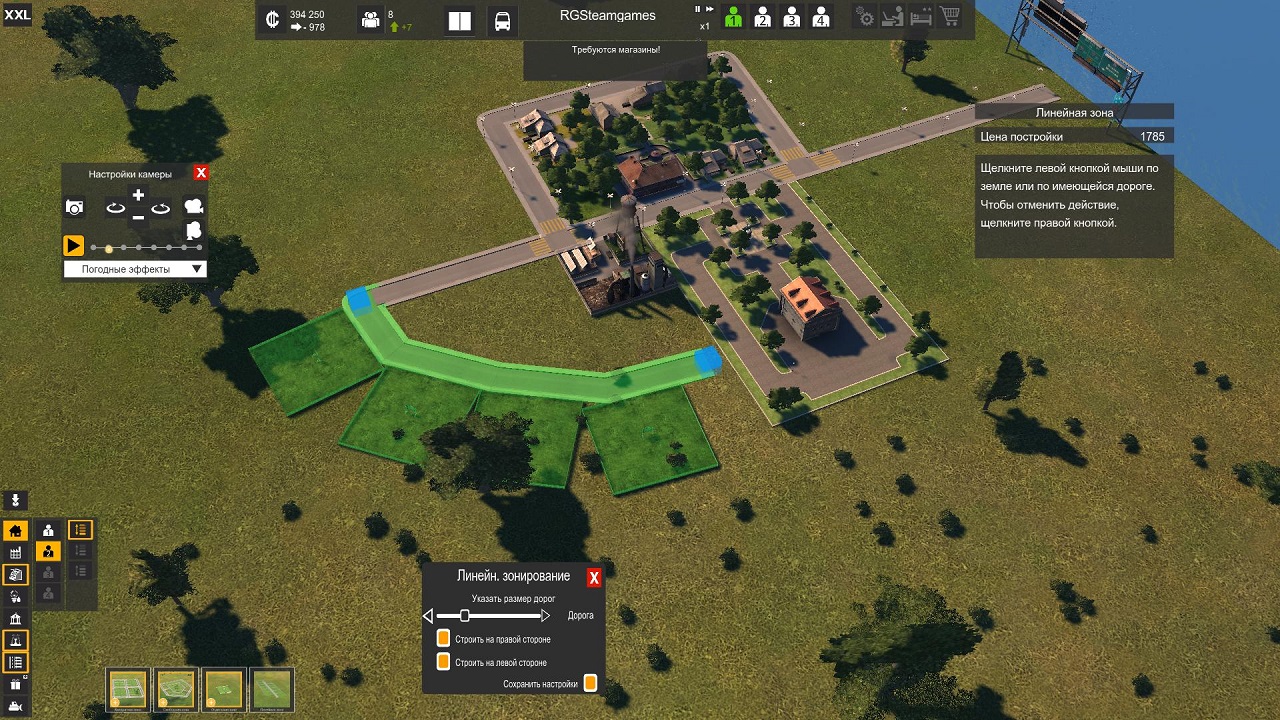1280x720 pixels.
Task: Open the shopping cart icon in top bar
Action: pos(949,18)
